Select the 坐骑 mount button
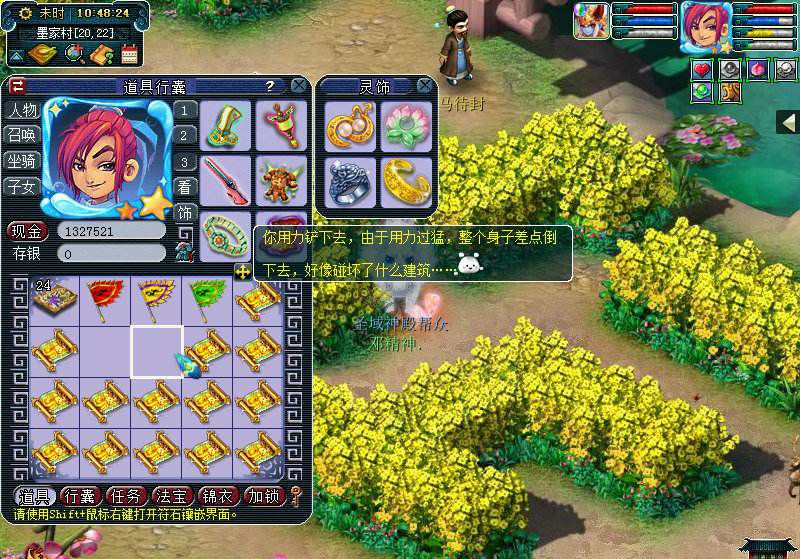This screenshot has height=559, width=800. point(21,160)
